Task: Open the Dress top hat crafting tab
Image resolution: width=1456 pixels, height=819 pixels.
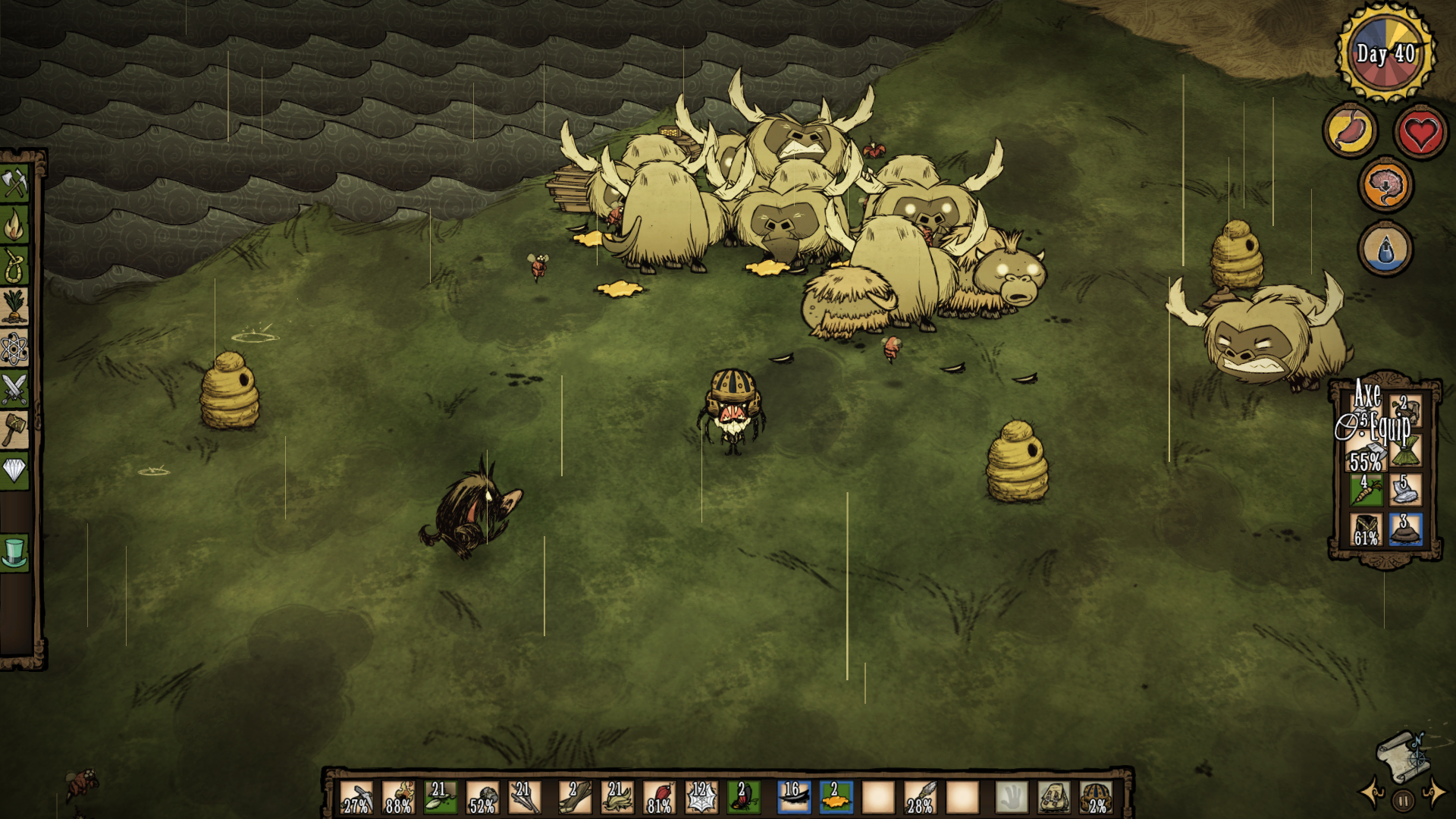Action: tap(15, 552)
